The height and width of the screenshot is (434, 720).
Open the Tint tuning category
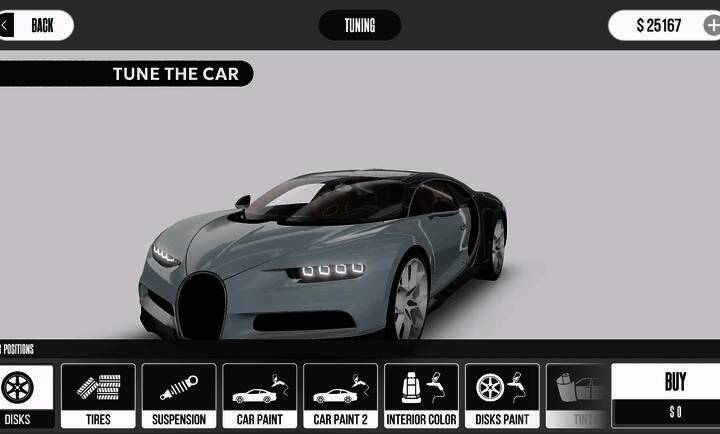(578, 396)
